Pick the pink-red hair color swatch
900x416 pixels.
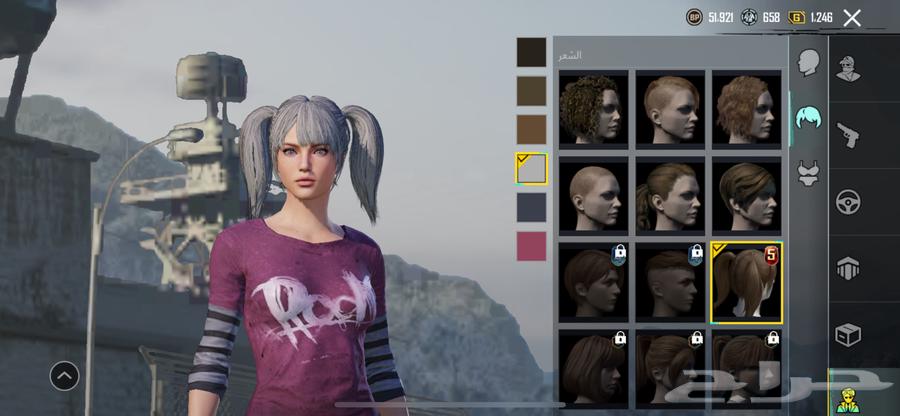pos(531,245)
